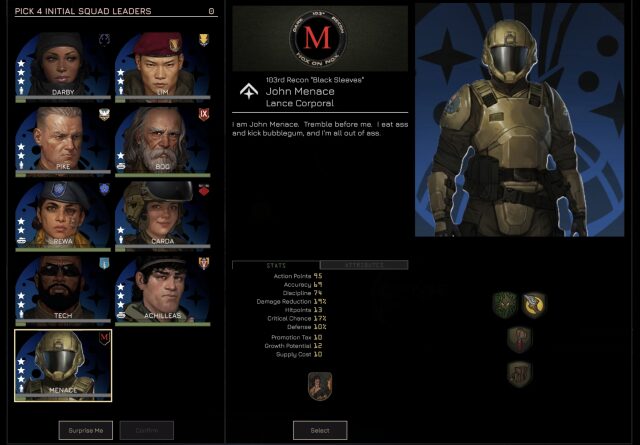Viewport: 640px width, 445px height.
Task: Open the Stats tab
Action: [x=275, y=265]
